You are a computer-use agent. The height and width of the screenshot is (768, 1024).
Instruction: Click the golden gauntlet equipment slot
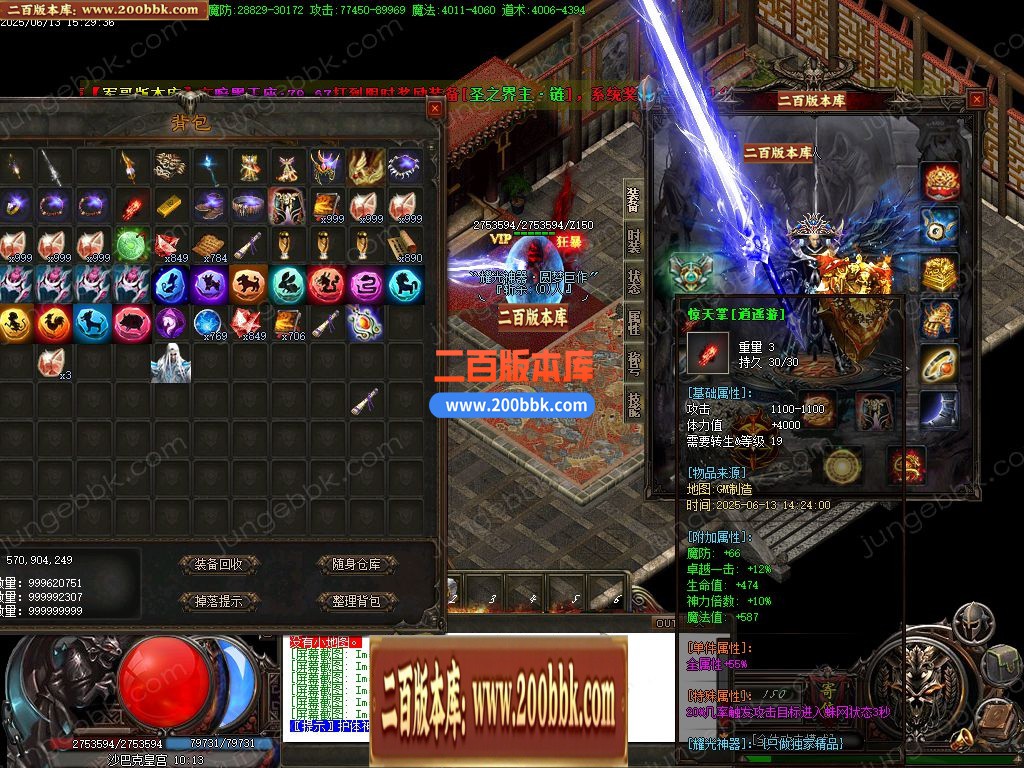tap(939, 319)
